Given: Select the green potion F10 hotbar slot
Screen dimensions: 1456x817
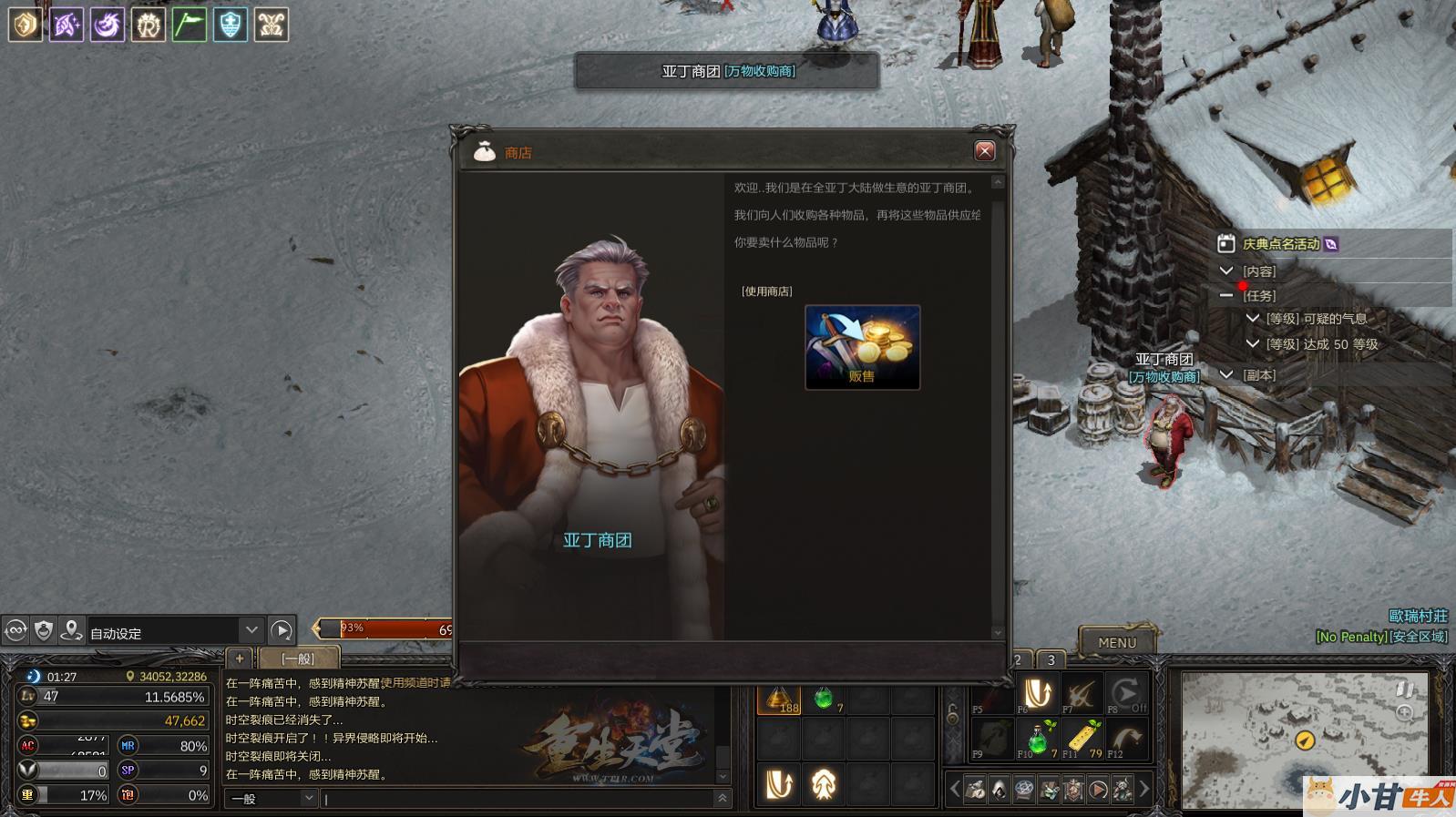Looking at the screenshot, I should tap(1037, 738).
